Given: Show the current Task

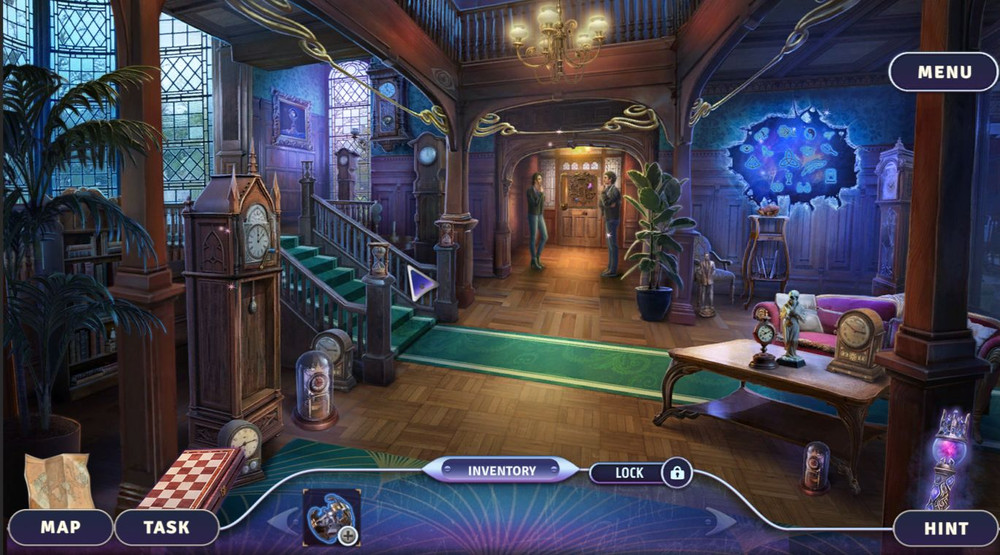Looking at the screenshot, I should 166,527.
